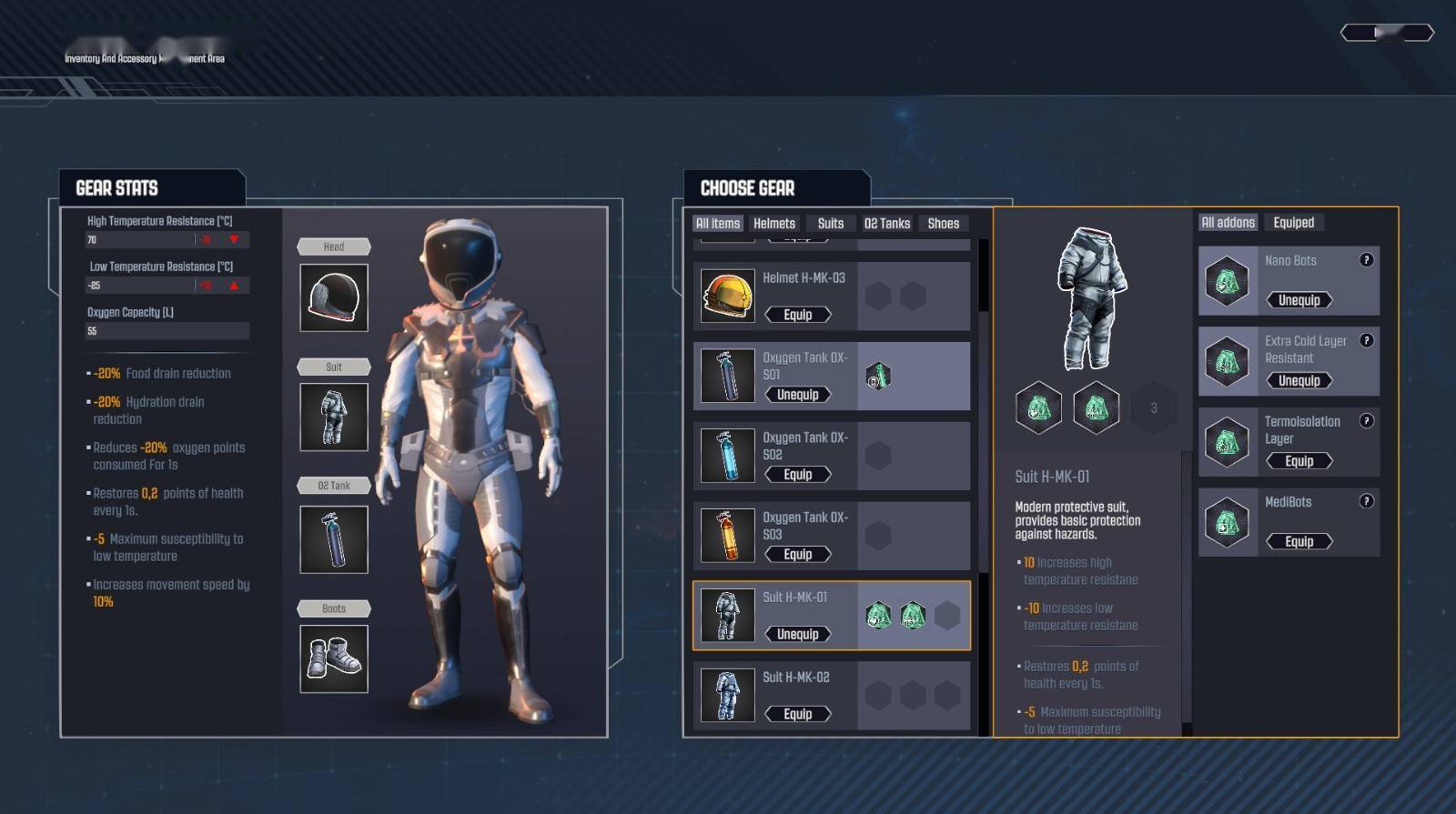Screen dimensions: 1456x814
Task: Unequip Extra Cold Layer Resistant addon
Action: (1299, 381)
